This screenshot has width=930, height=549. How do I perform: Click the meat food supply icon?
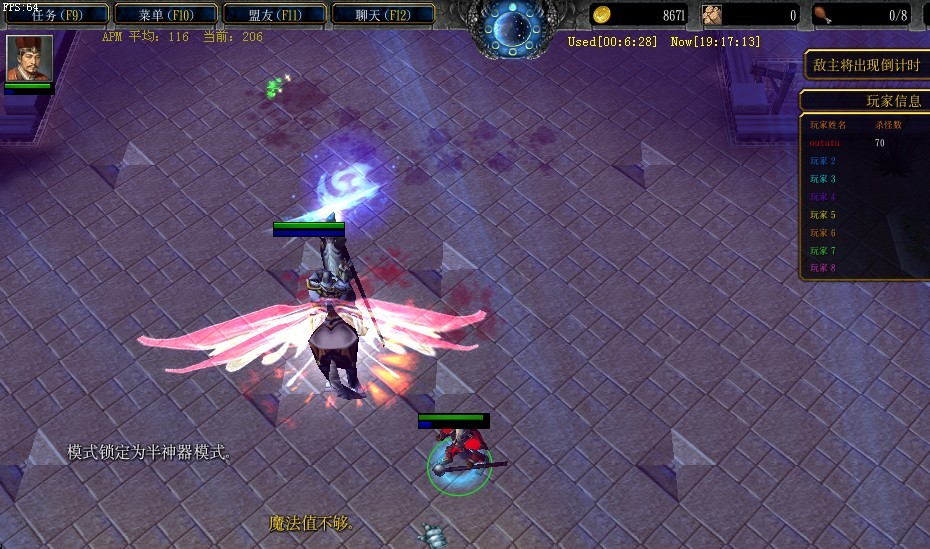click(x=823, y=15)
